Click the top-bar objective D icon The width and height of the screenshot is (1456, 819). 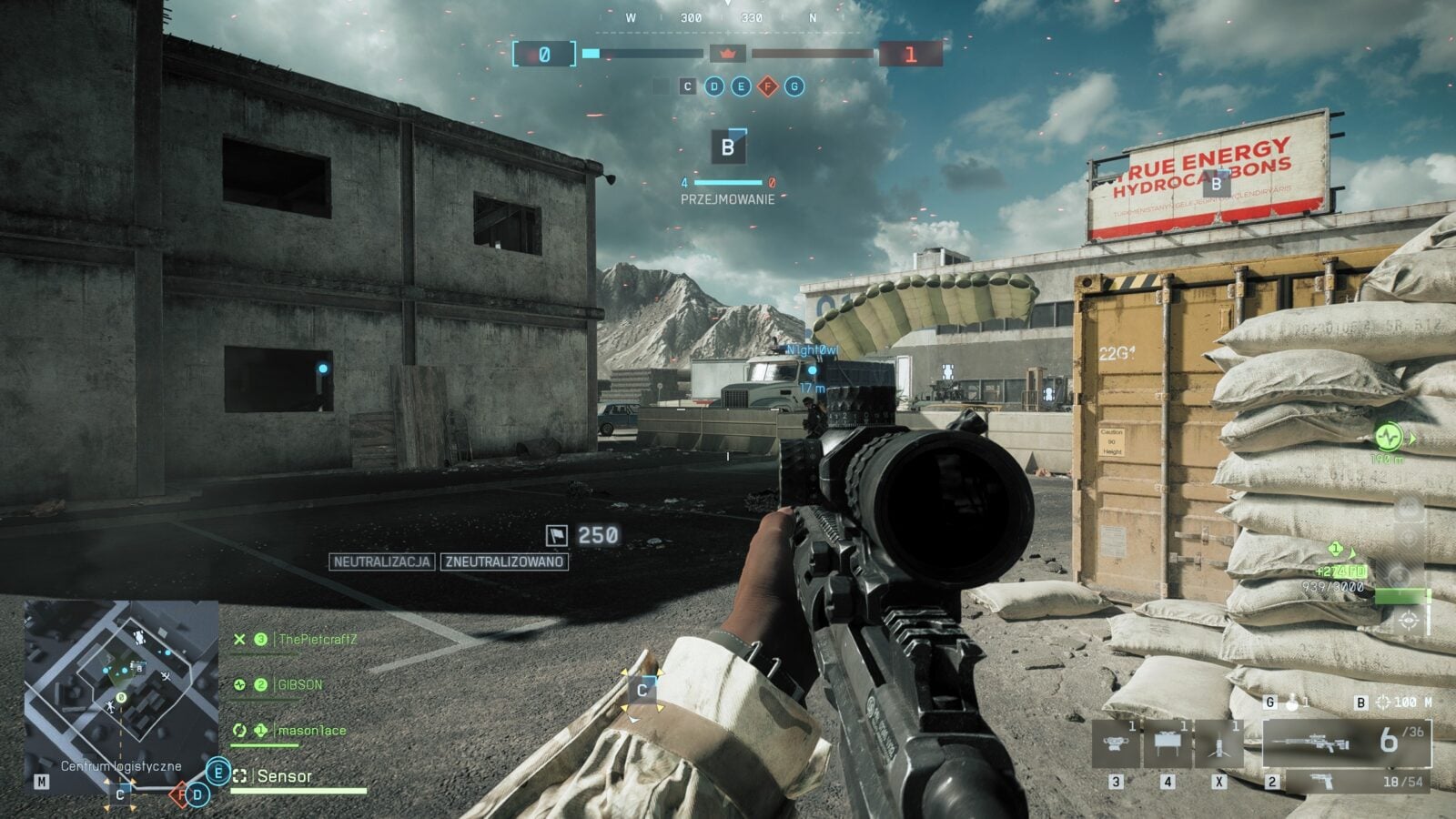click(x=714, y=86)
